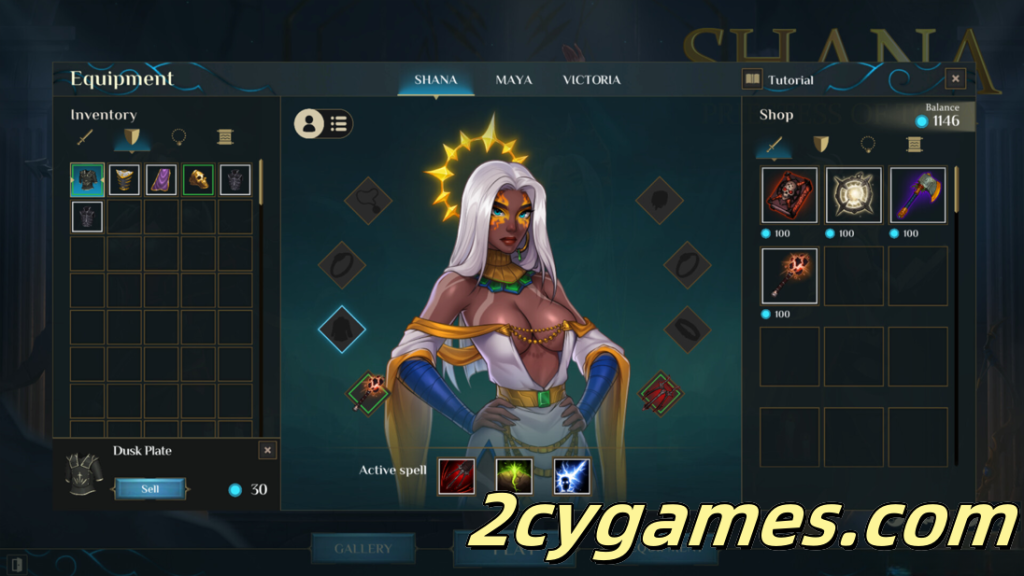
Task: Sell the Dusk Plate armor
Action: click(x=150, y=489)
